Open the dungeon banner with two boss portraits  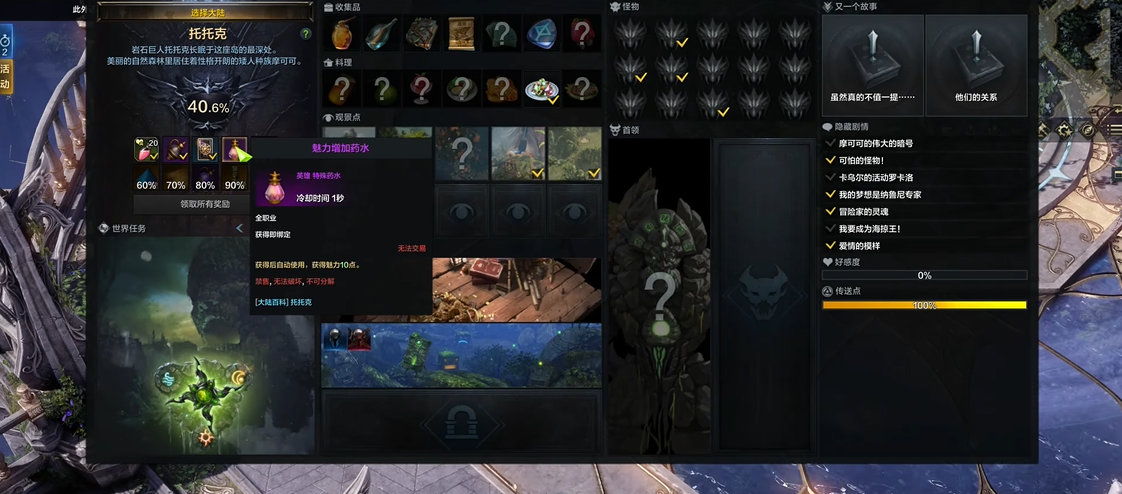461,355
